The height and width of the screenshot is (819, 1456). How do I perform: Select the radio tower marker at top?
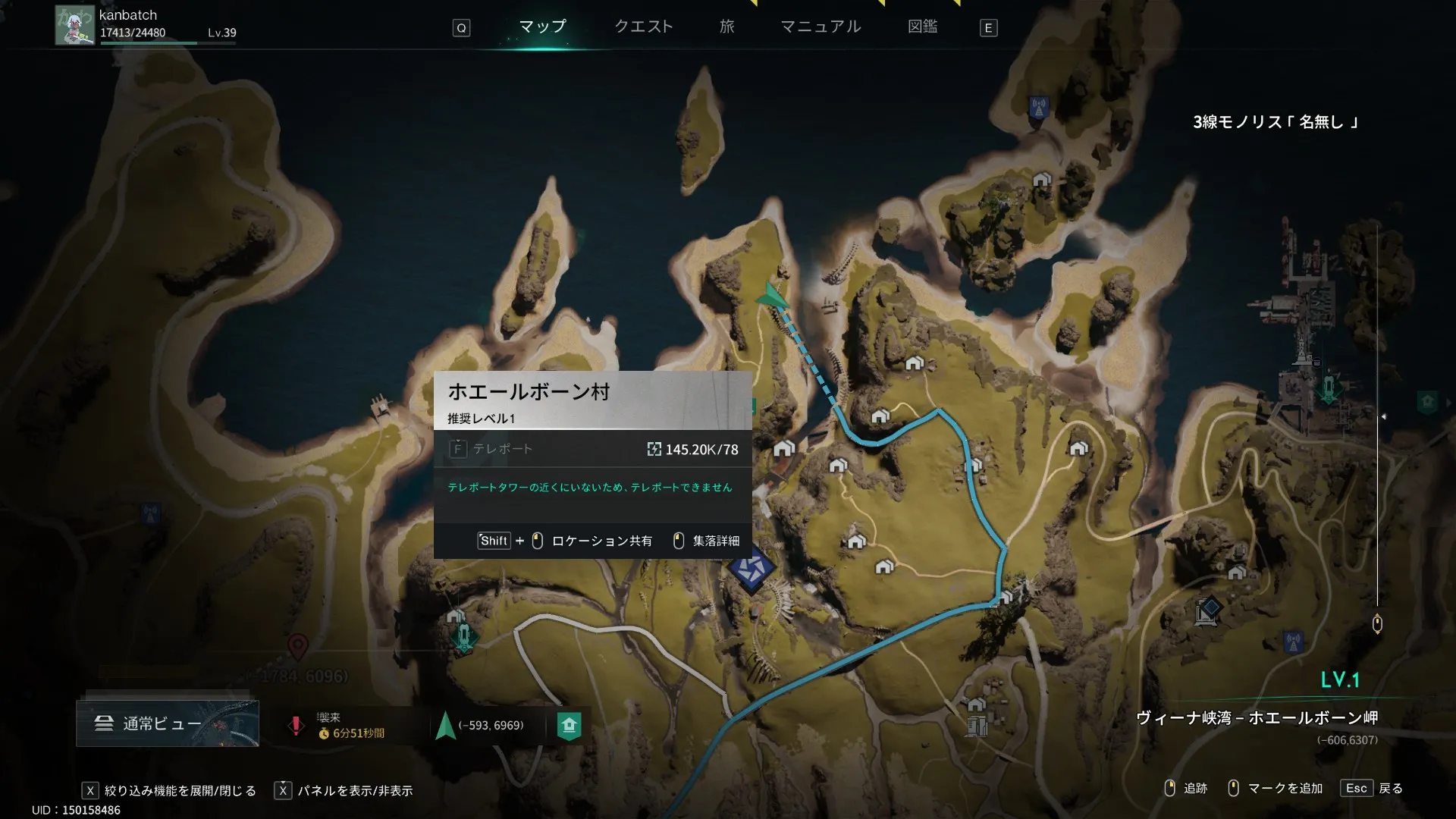[1038, 107]
